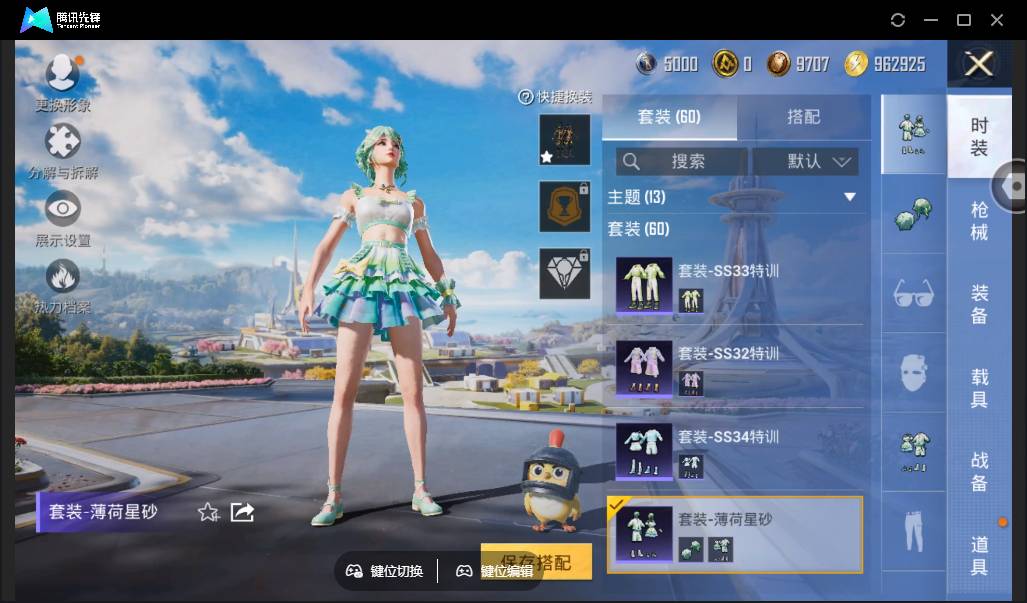The image size is (1027, 603).
Task: Open the 默认 sort dropdown
Action: pyautogui.click(x=805, y=161)
